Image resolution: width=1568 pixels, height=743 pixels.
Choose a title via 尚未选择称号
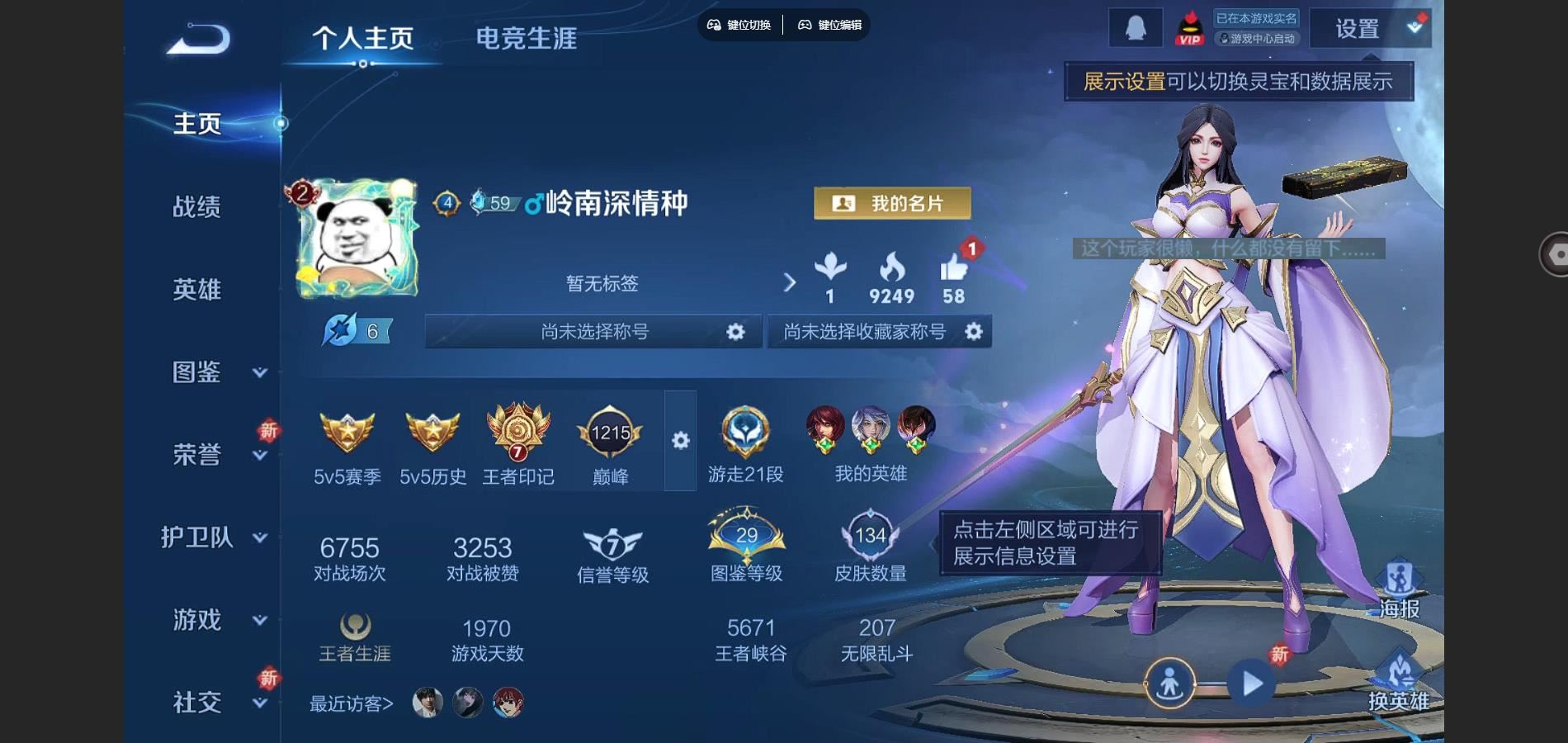point(593,331)
